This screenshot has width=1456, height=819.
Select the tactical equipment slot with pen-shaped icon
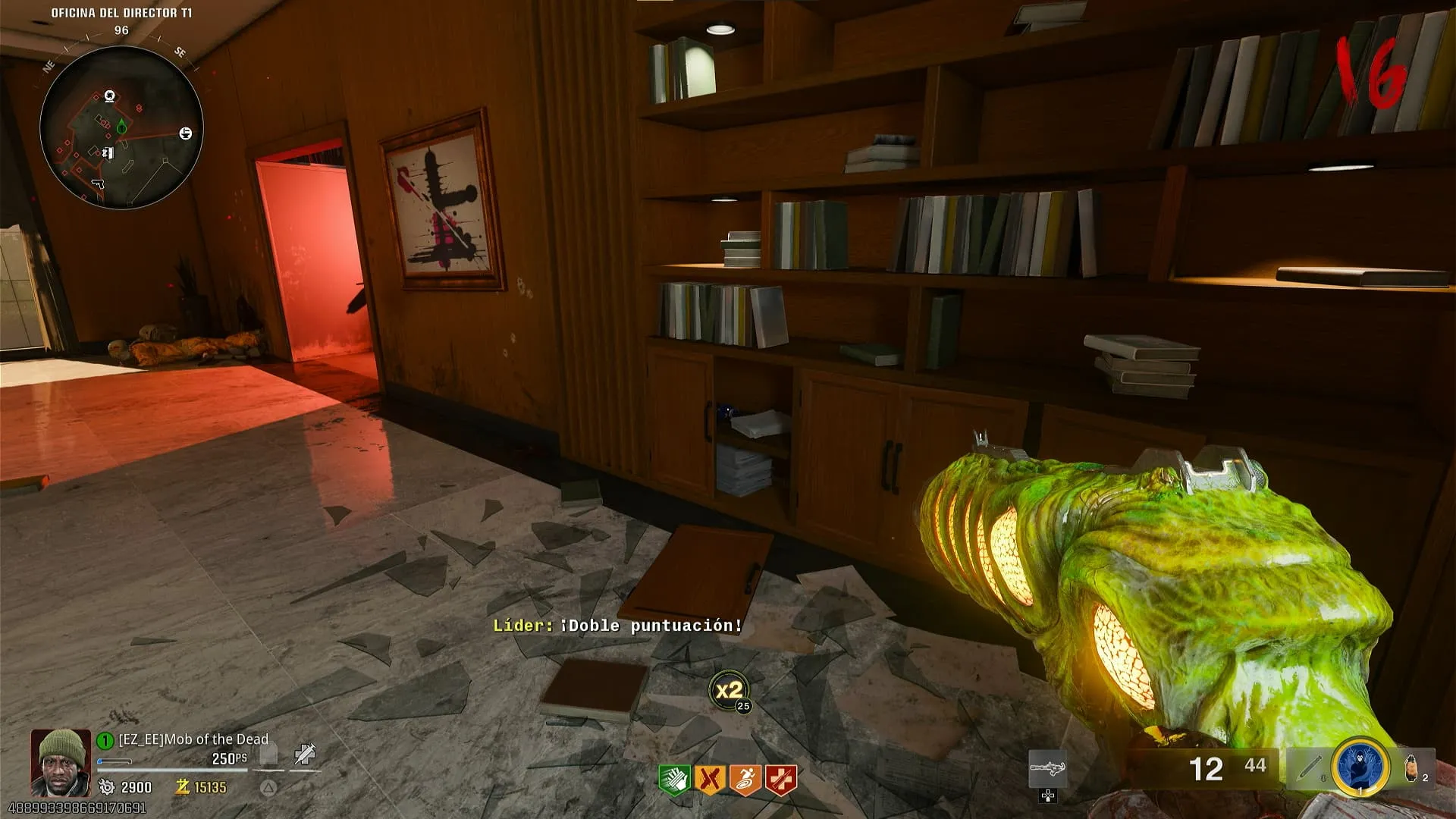pos(1310,767)
